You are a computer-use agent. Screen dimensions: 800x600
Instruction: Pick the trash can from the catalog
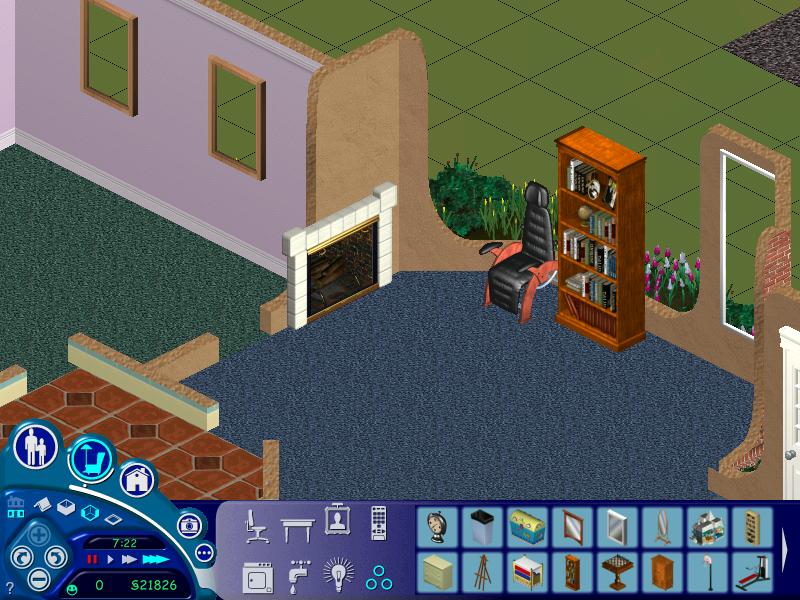481,526
